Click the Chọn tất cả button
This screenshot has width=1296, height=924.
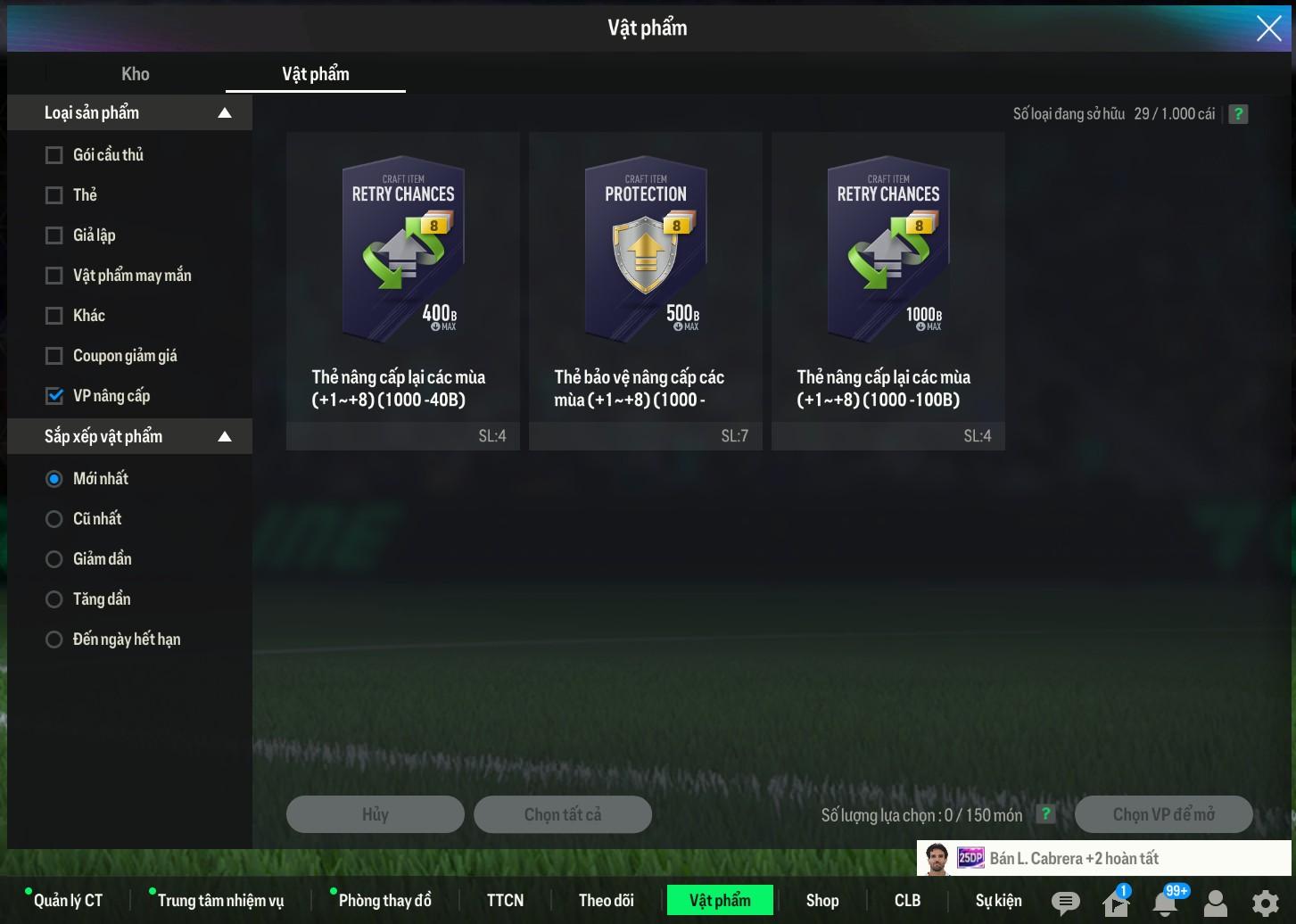click(563, 814)
